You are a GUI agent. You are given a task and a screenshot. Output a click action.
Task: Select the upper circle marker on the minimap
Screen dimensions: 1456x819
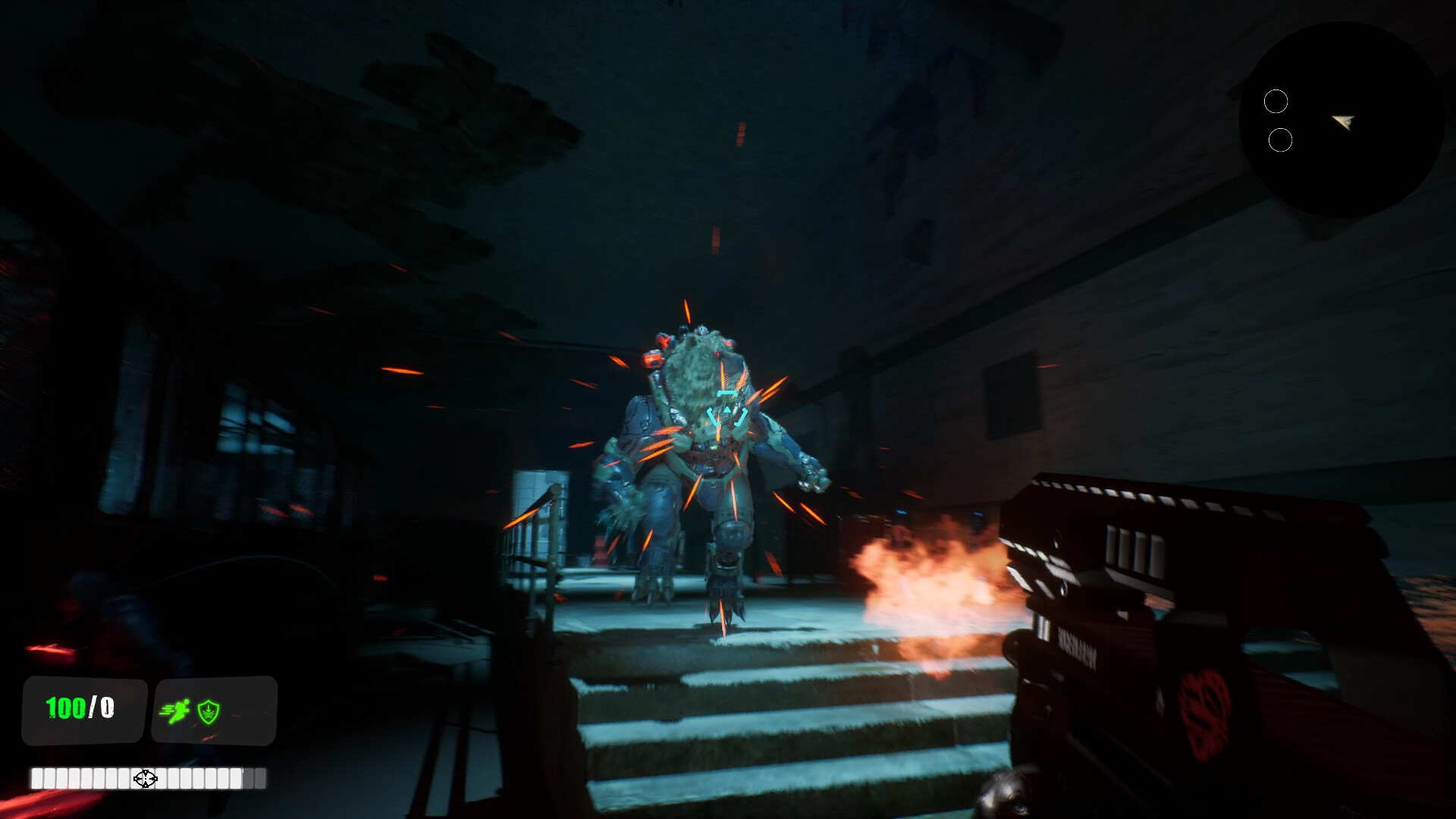pos(1277,99)
